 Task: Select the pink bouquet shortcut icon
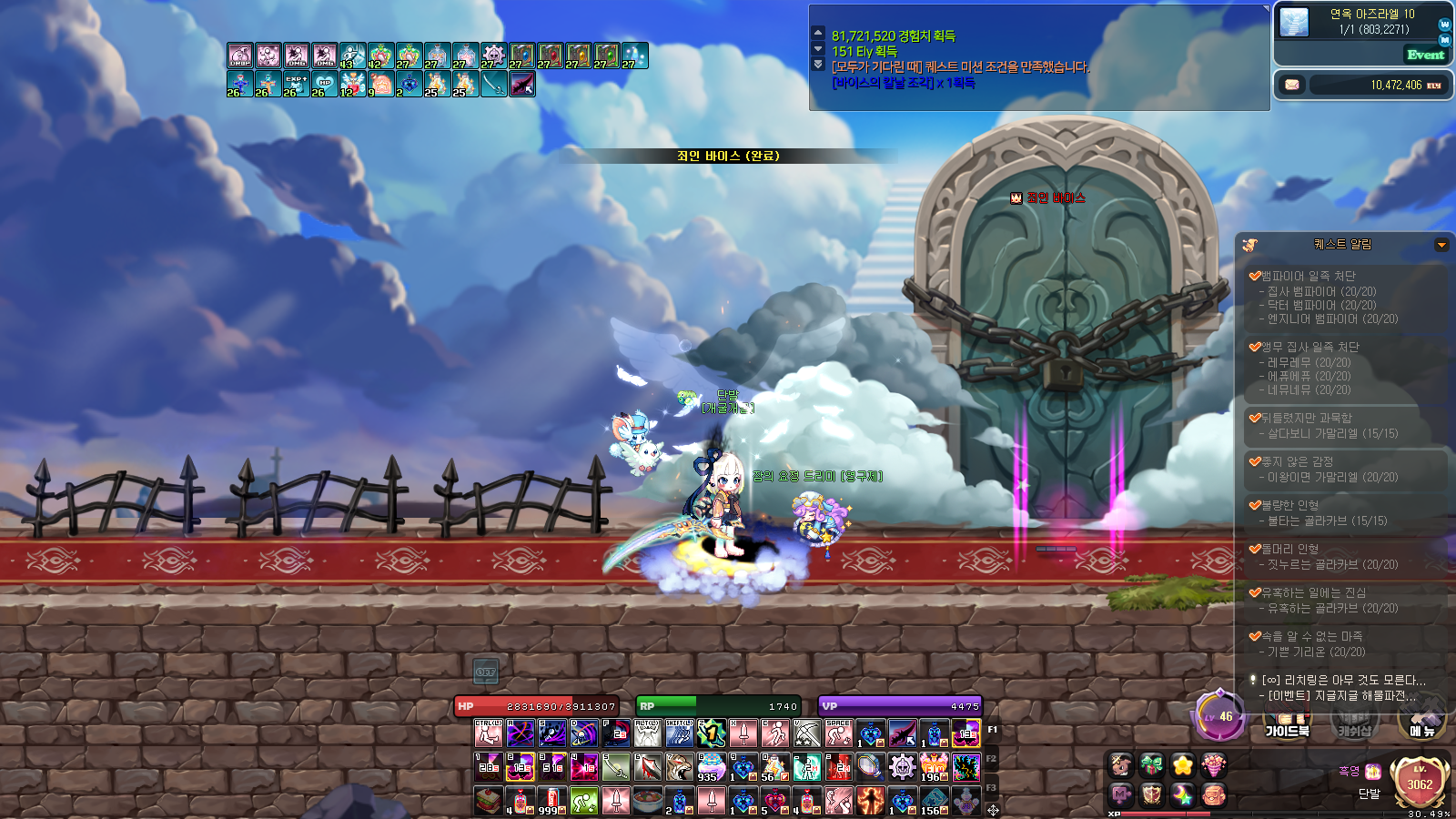click(x=1213, y=765)
